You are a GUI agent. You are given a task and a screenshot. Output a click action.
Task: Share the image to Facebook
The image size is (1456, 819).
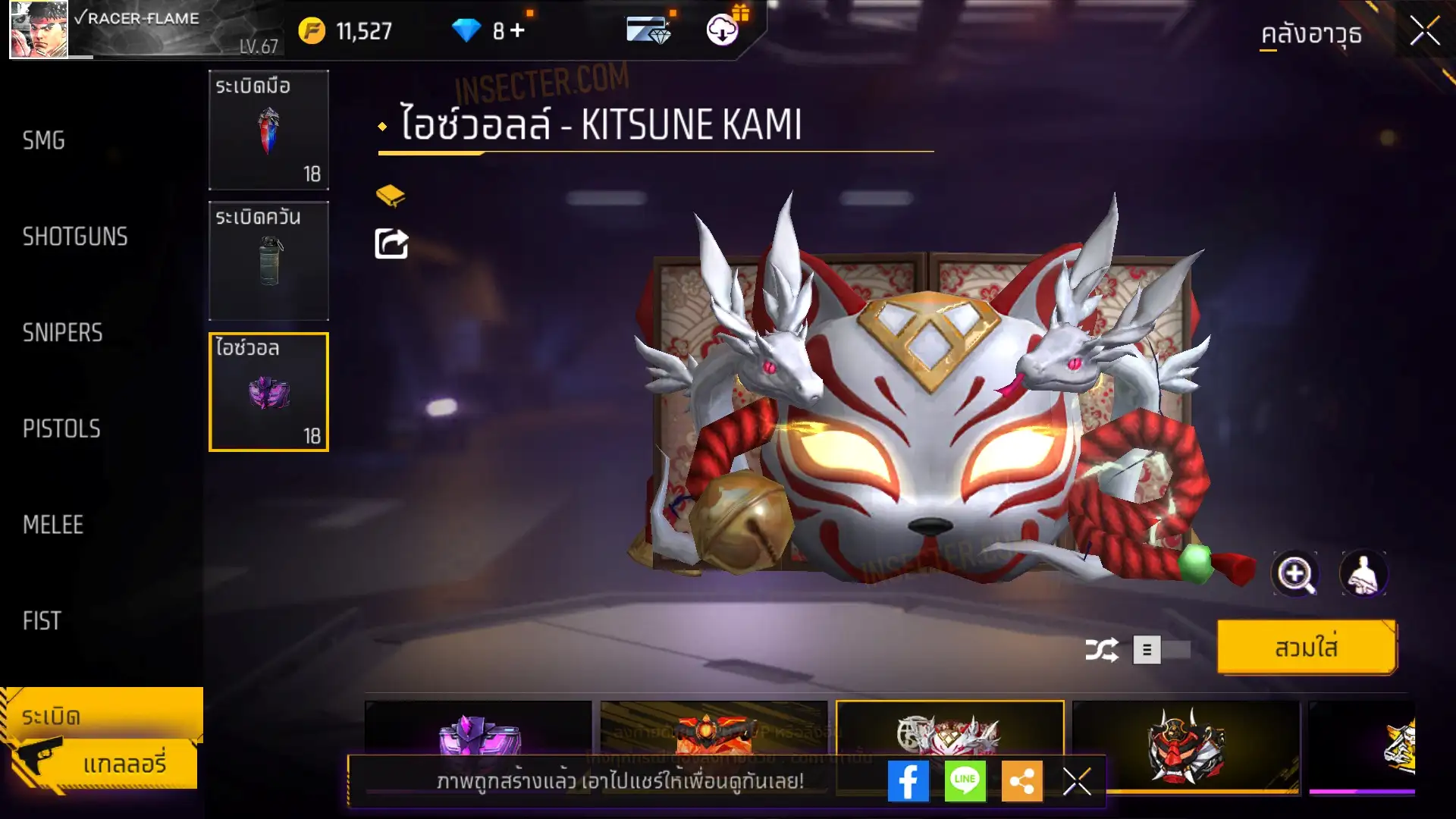click(x=908, y=781)
